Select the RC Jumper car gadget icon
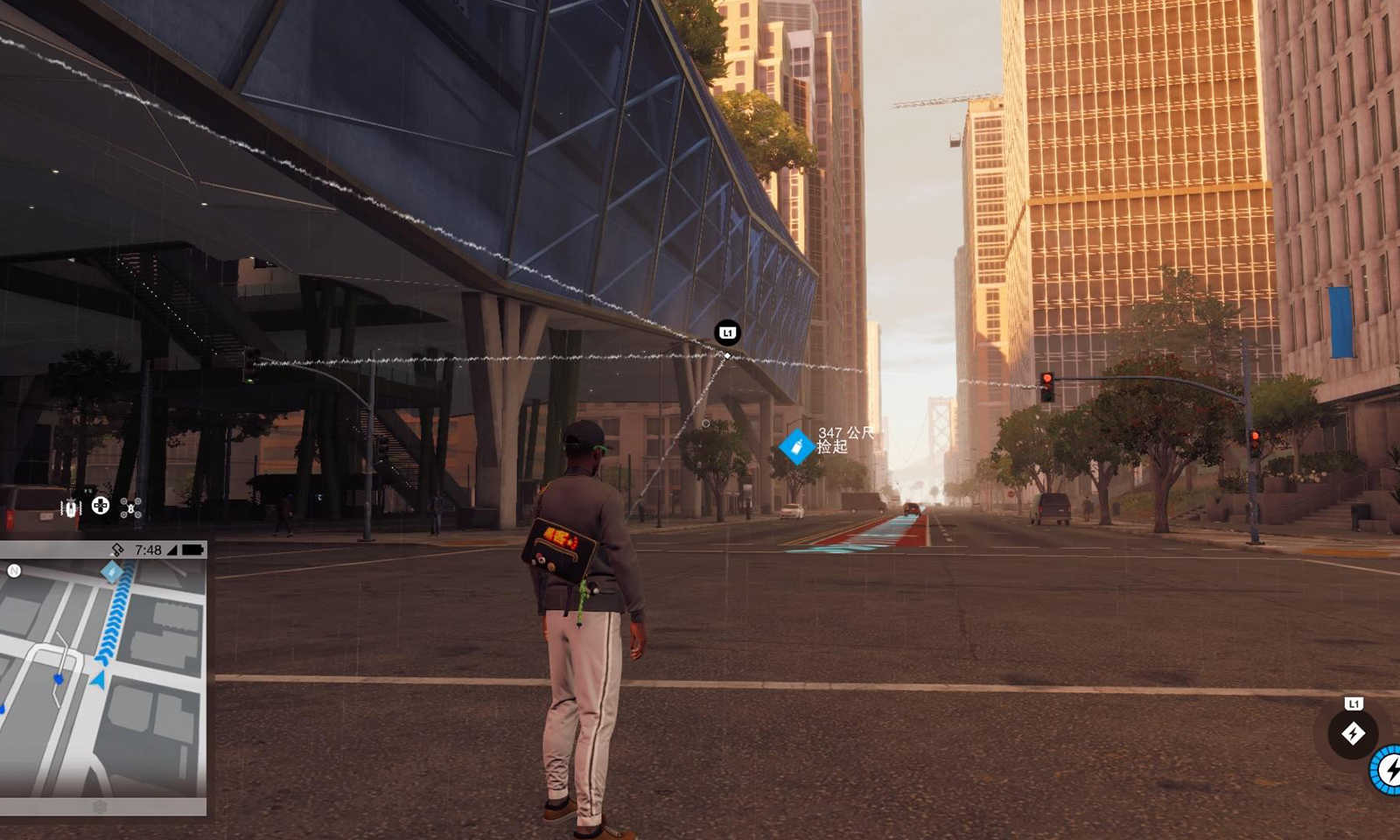 [x=71, y=507]
